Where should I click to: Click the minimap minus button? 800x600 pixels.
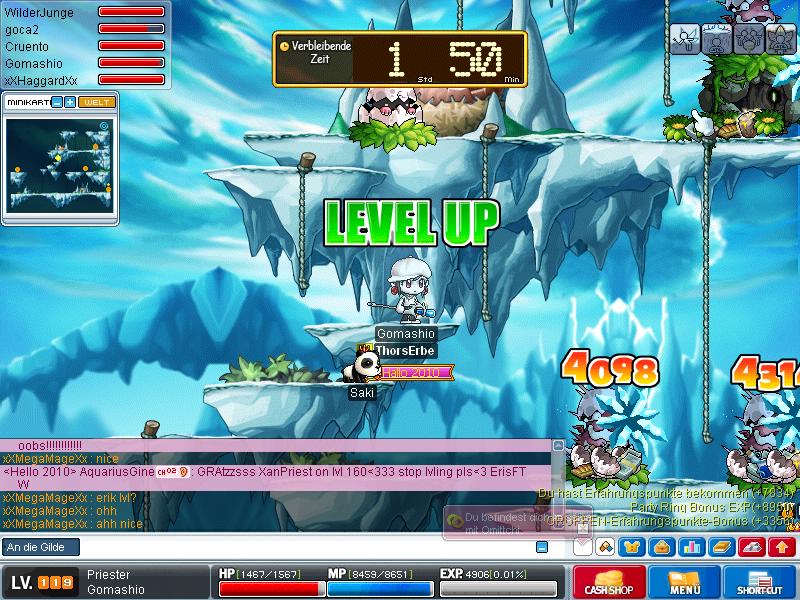57,102
